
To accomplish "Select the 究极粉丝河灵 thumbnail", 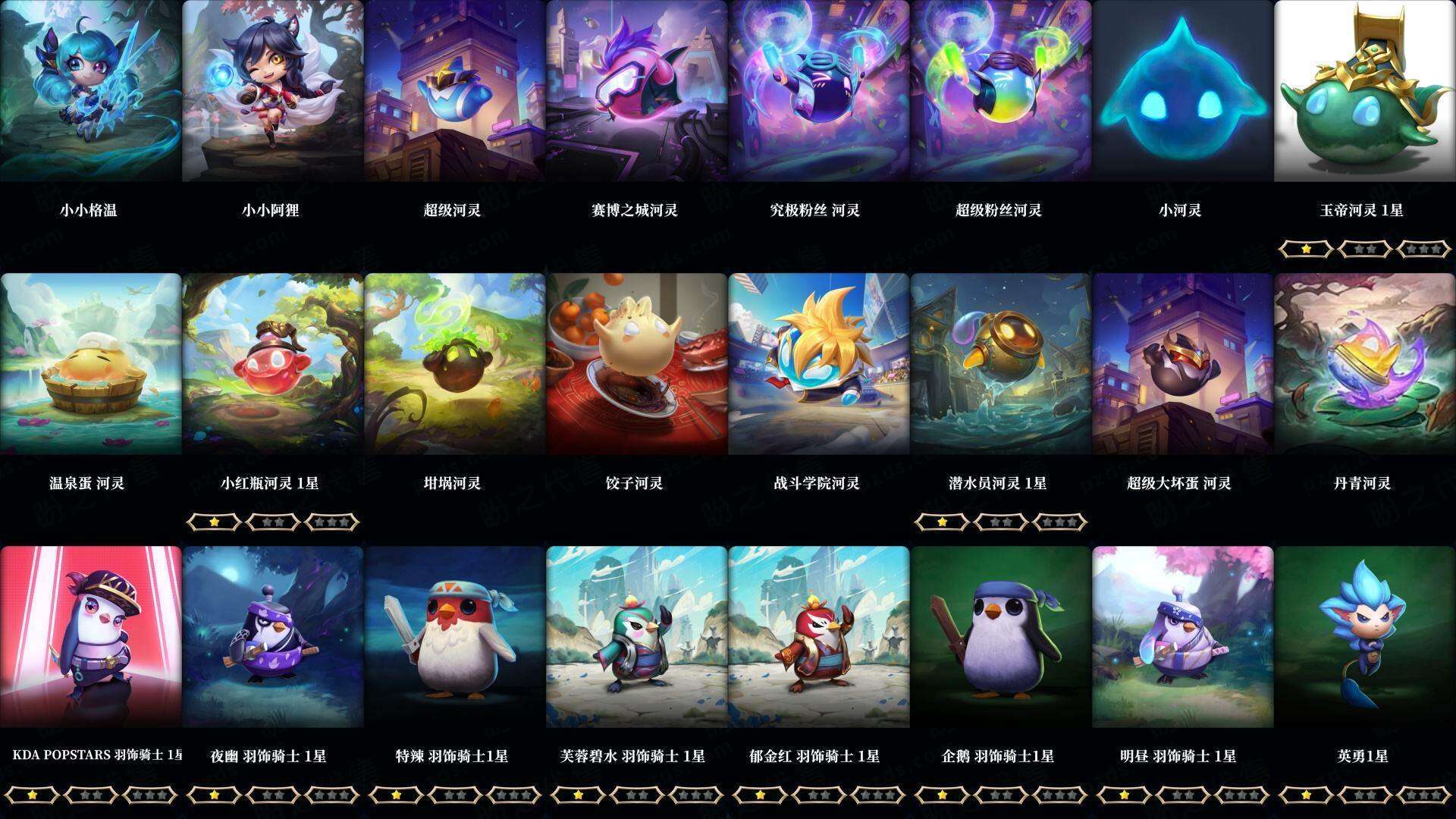I will coord(819,91).
